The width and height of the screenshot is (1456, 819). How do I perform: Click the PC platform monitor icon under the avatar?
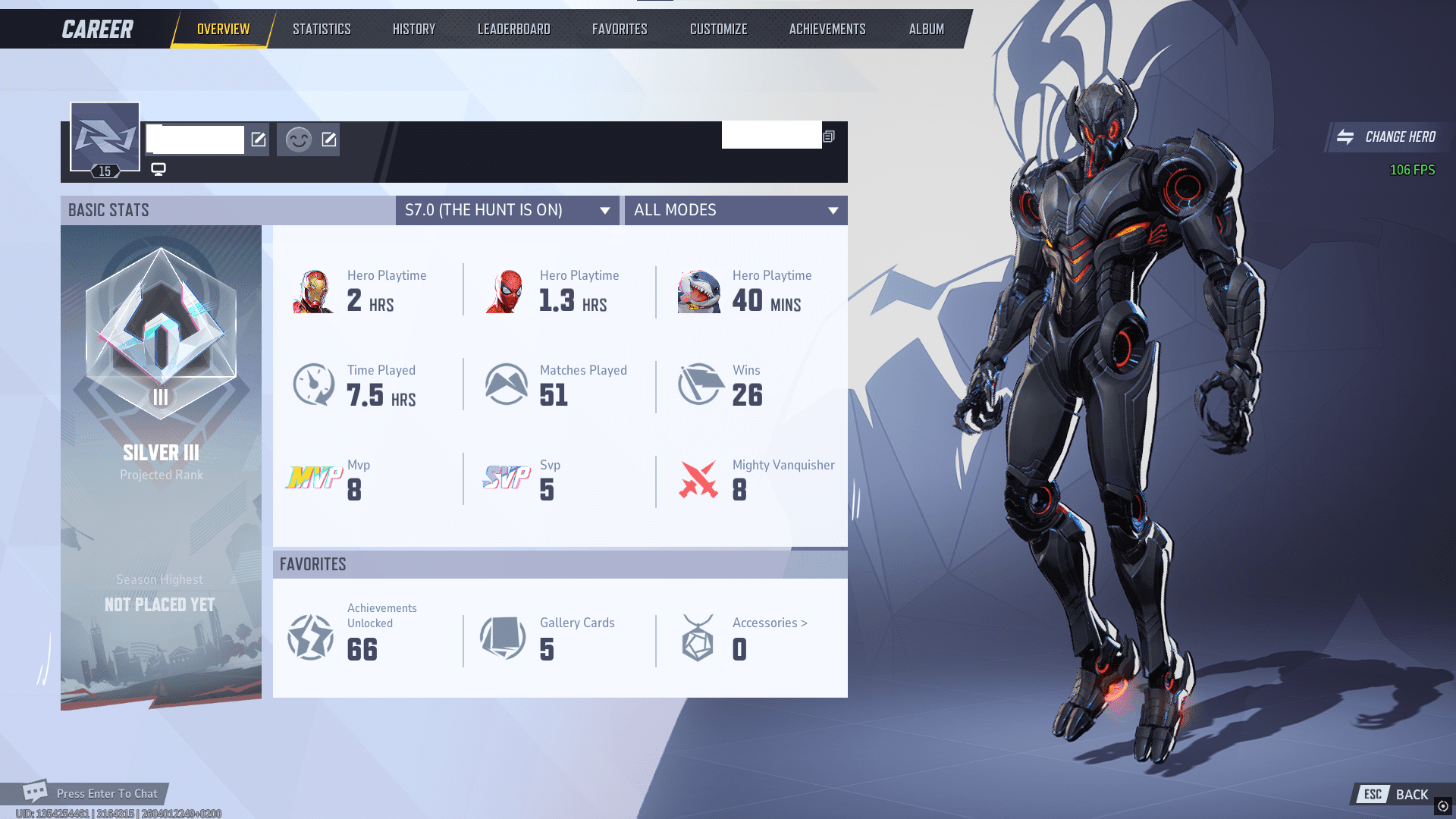158,168
